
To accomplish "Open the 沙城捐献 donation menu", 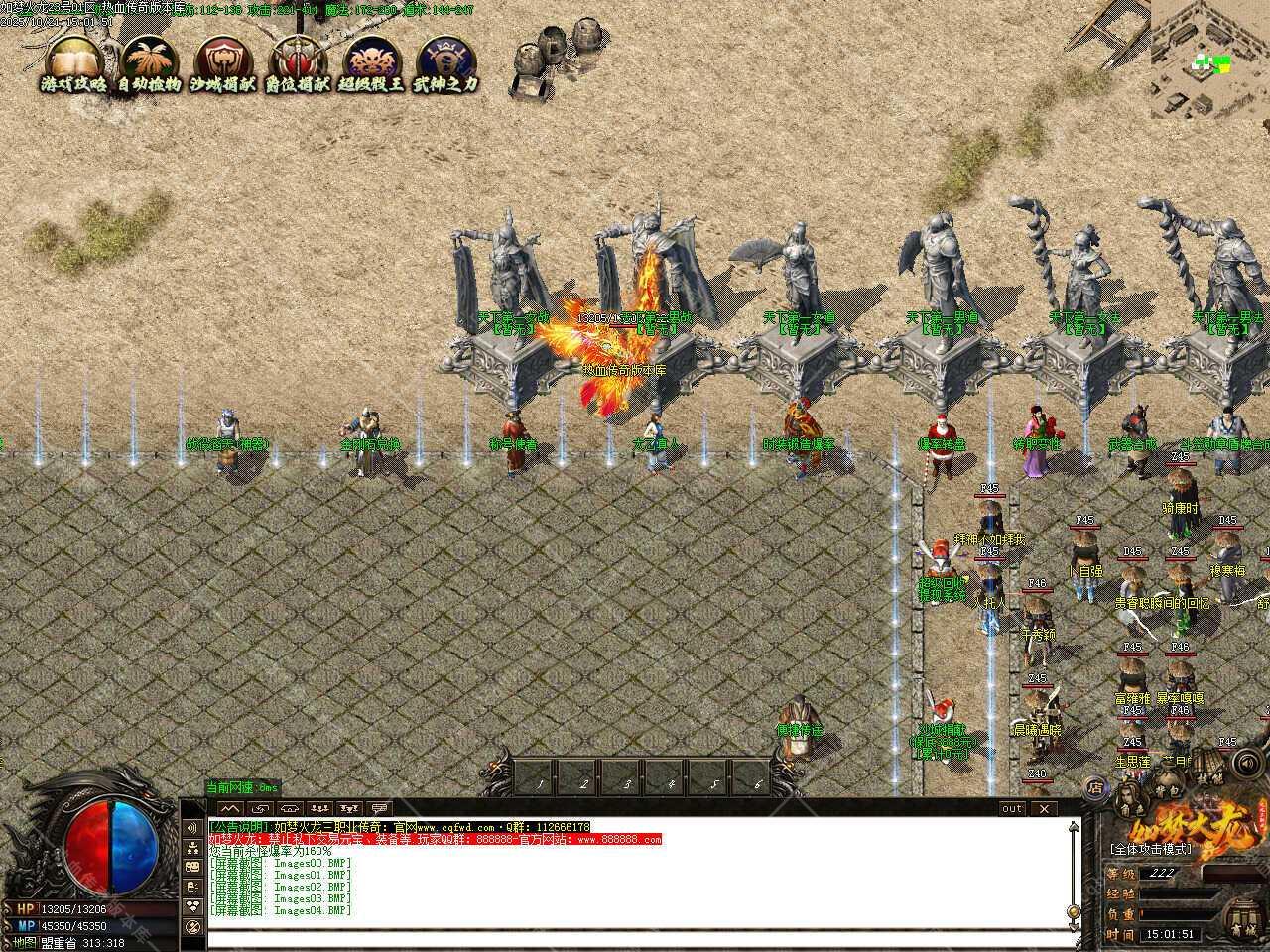I will (x=223, y=64).
